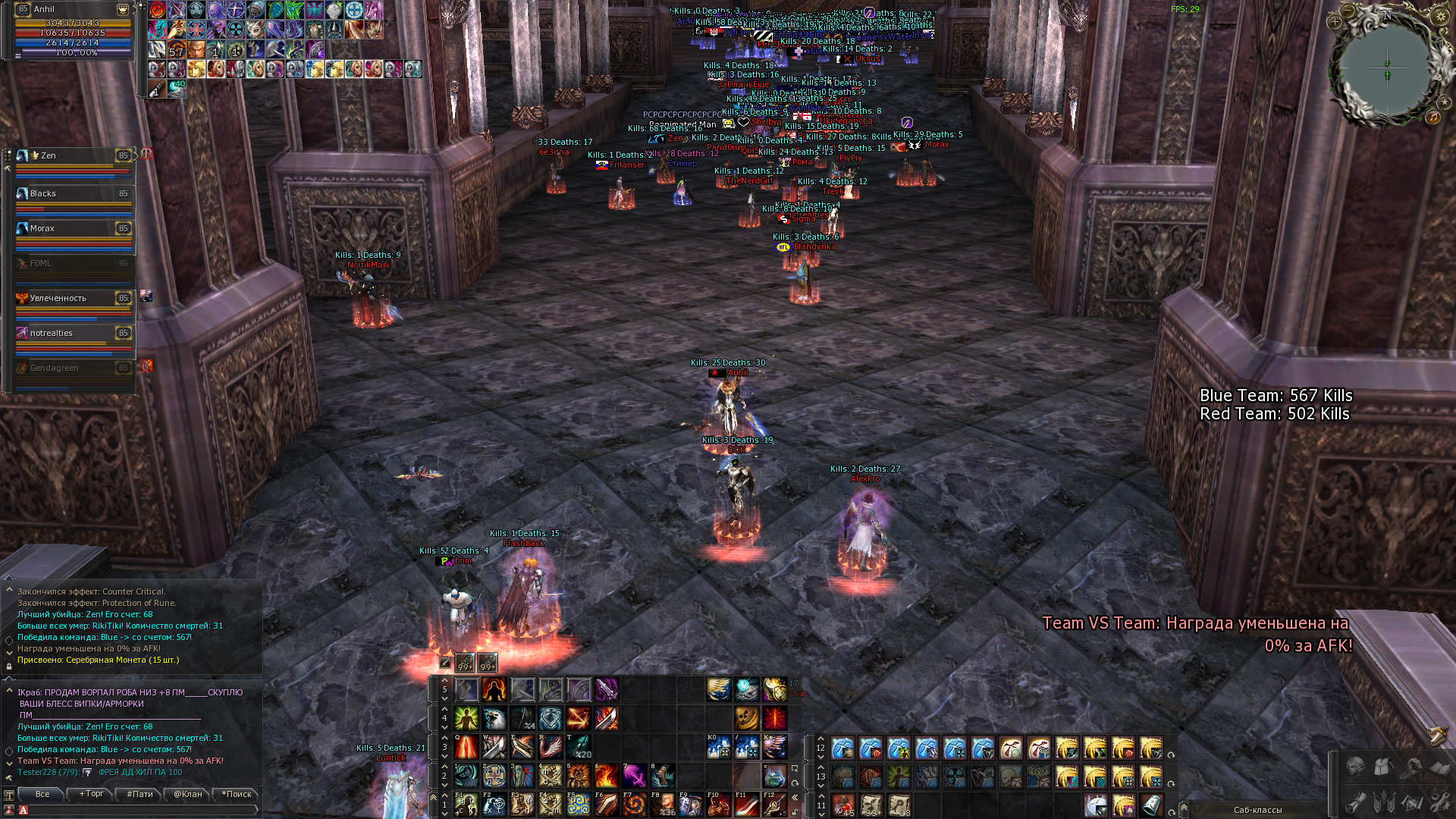Switch to the +Торг chat tab
1456x819 pixels.
point(91,794)
